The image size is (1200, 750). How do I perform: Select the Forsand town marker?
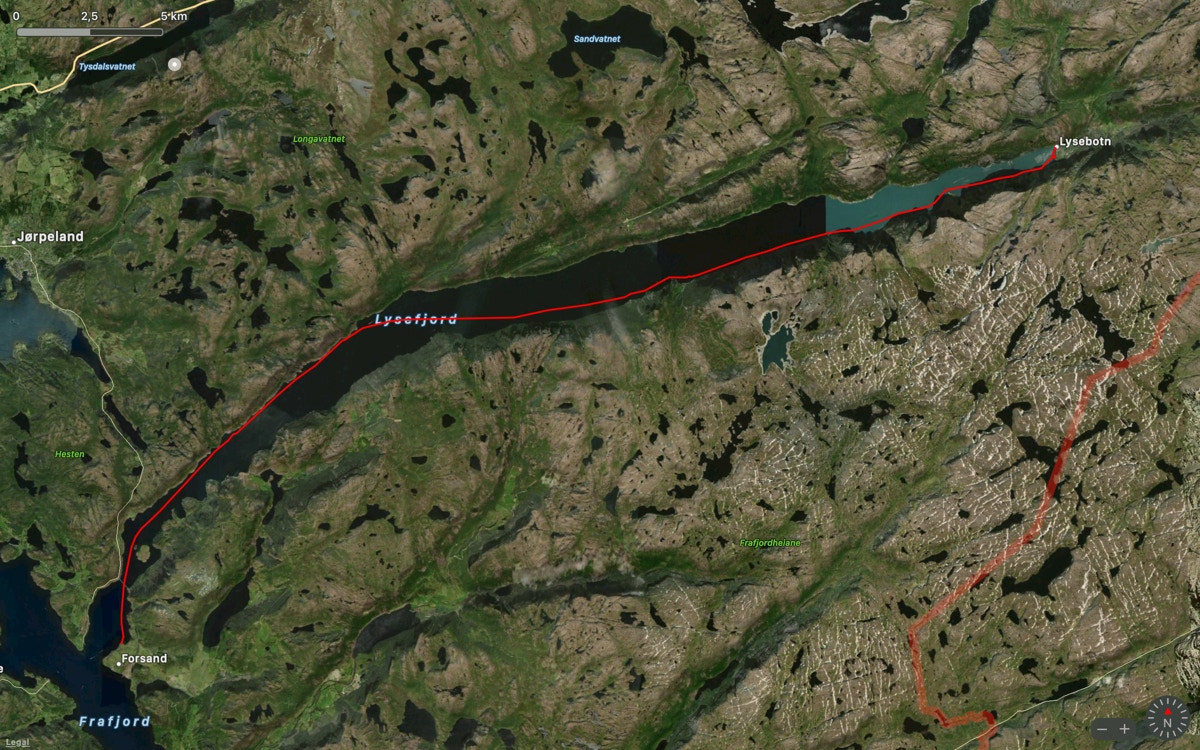pyautogui.click(x=118, y=662)
